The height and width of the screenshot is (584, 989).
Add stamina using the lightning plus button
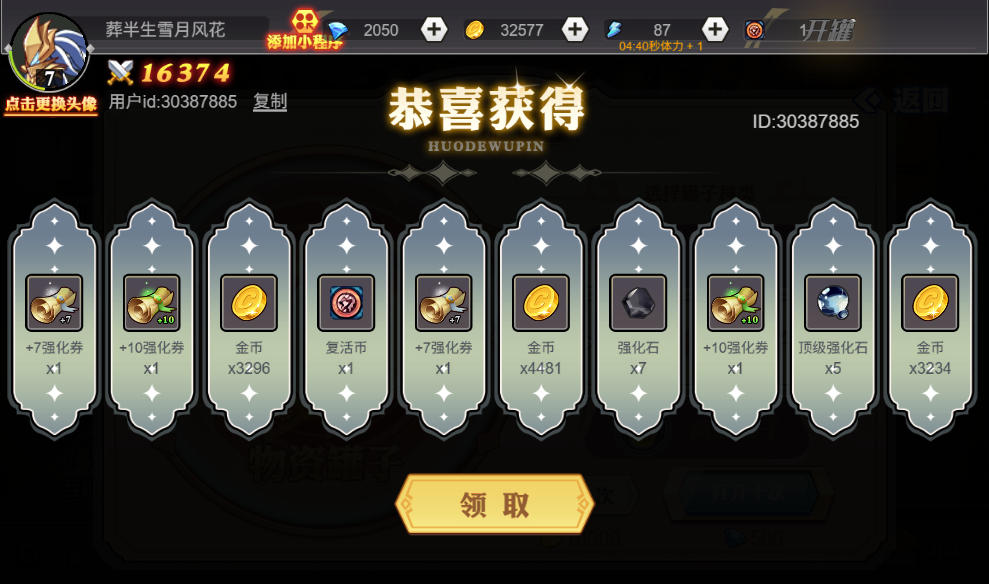pyautogui.click(x=714, y=30)
